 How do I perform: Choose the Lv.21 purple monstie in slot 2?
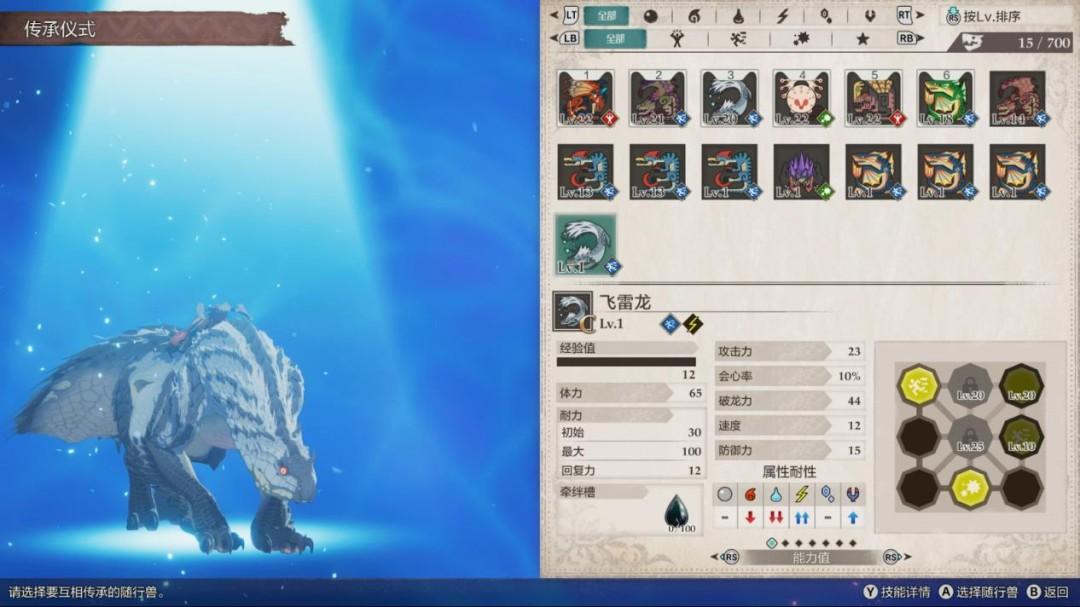click(x=658, y=98)
